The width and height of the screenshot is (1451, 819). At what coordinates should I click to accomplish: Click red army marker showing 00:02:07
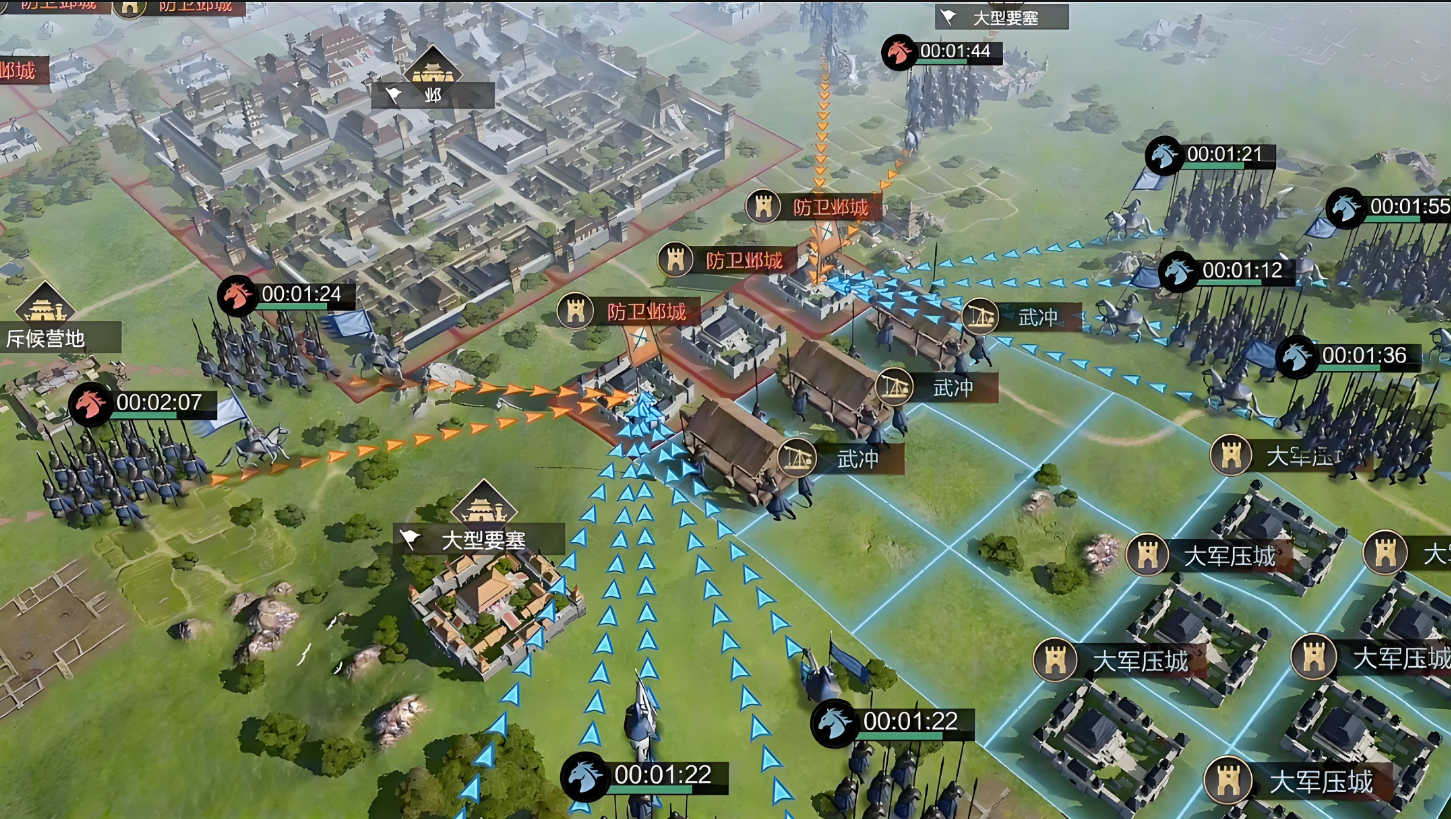tap(91, 405)
